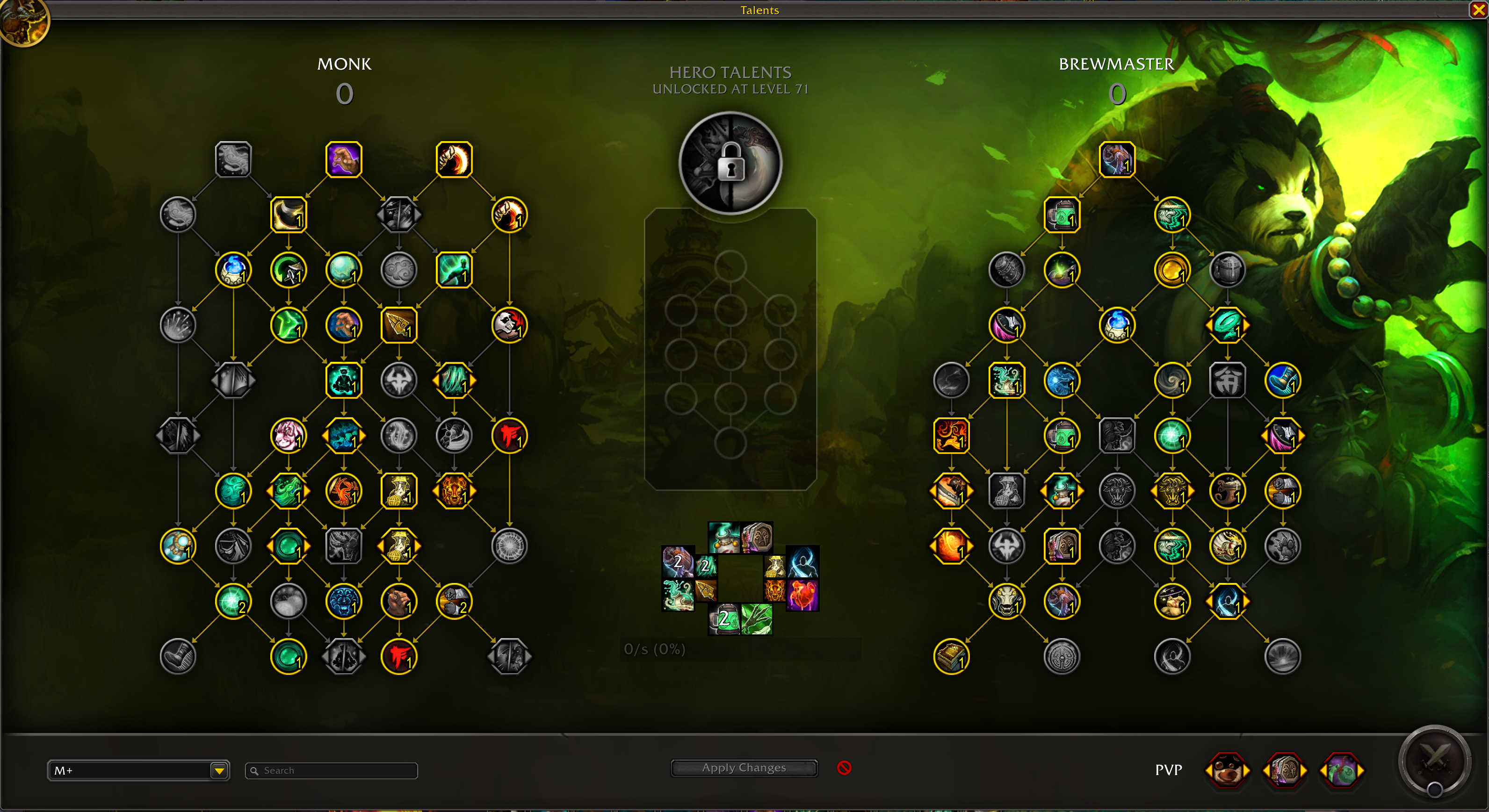Select the white skull face Monk talent
The height and width of the screenshot is (812, 1489).
point(509,325)
